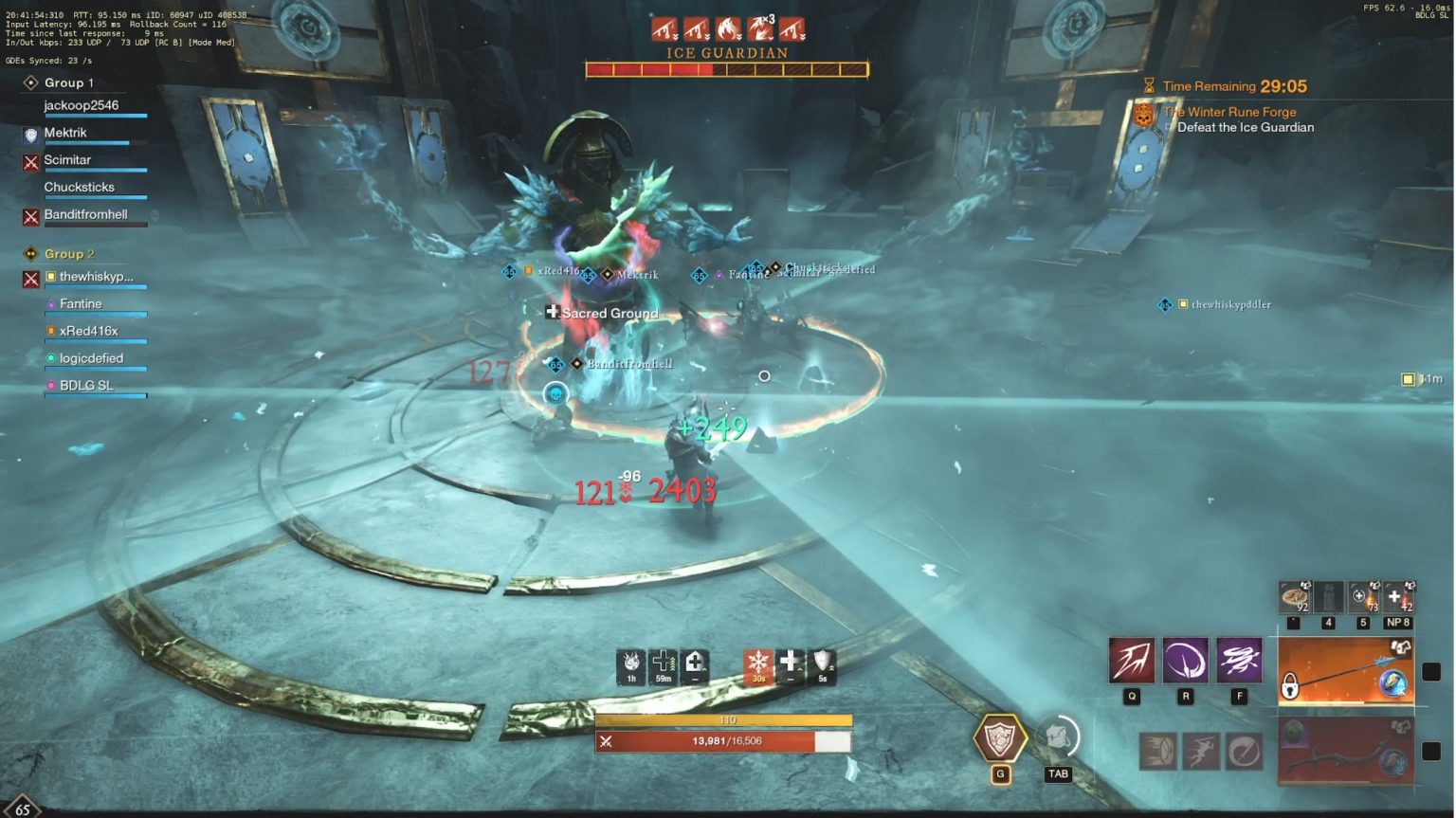Click the food ration slot showing 92
1456x818 pixels.
1296,597
